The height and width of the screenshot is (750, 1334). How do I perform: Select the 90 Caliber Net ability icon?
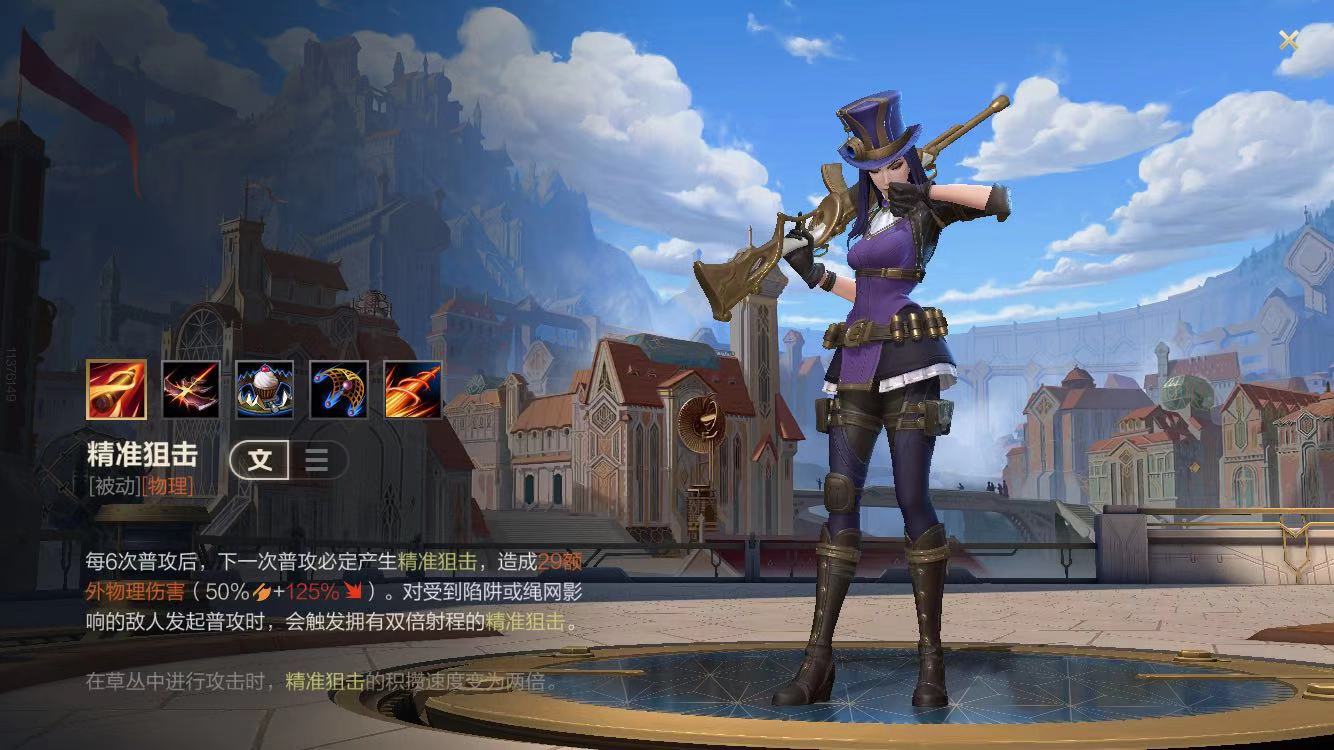pos(339,389)
